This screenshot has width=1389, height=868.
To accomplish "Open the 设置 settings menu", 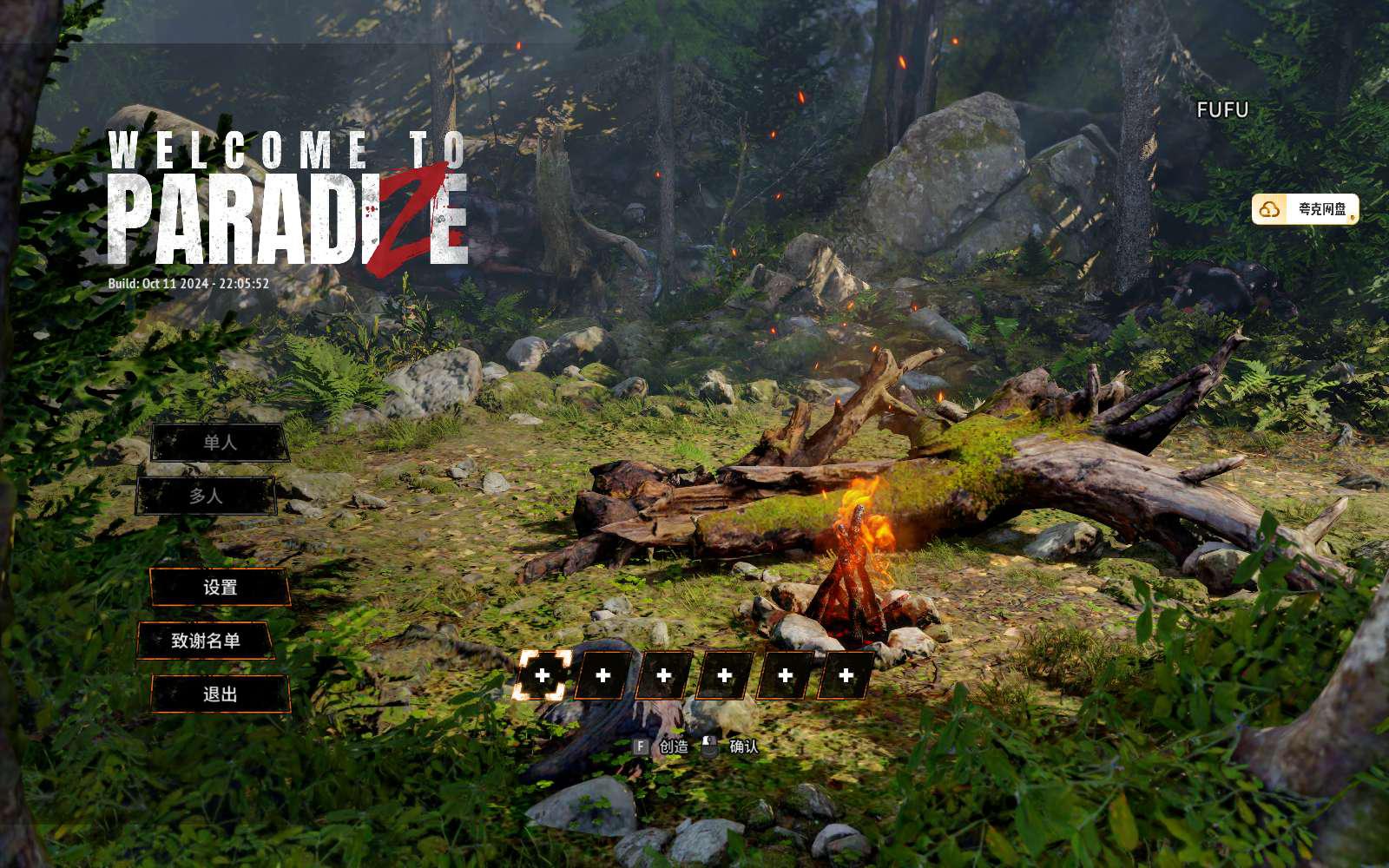I will [220, 588].
